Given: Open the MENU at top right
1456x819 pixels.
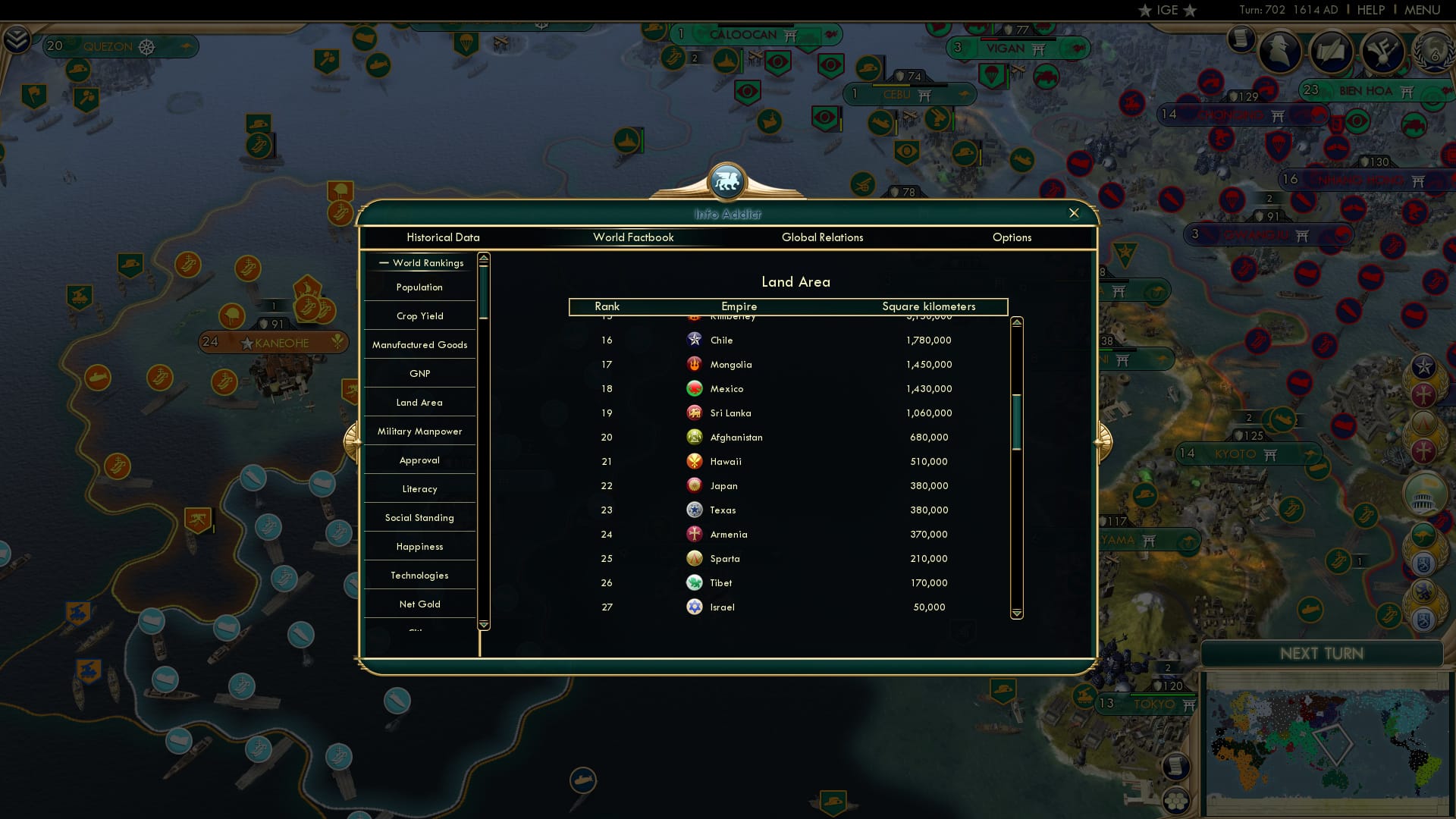Looking at the screenshot, I should coord(1421,10).
